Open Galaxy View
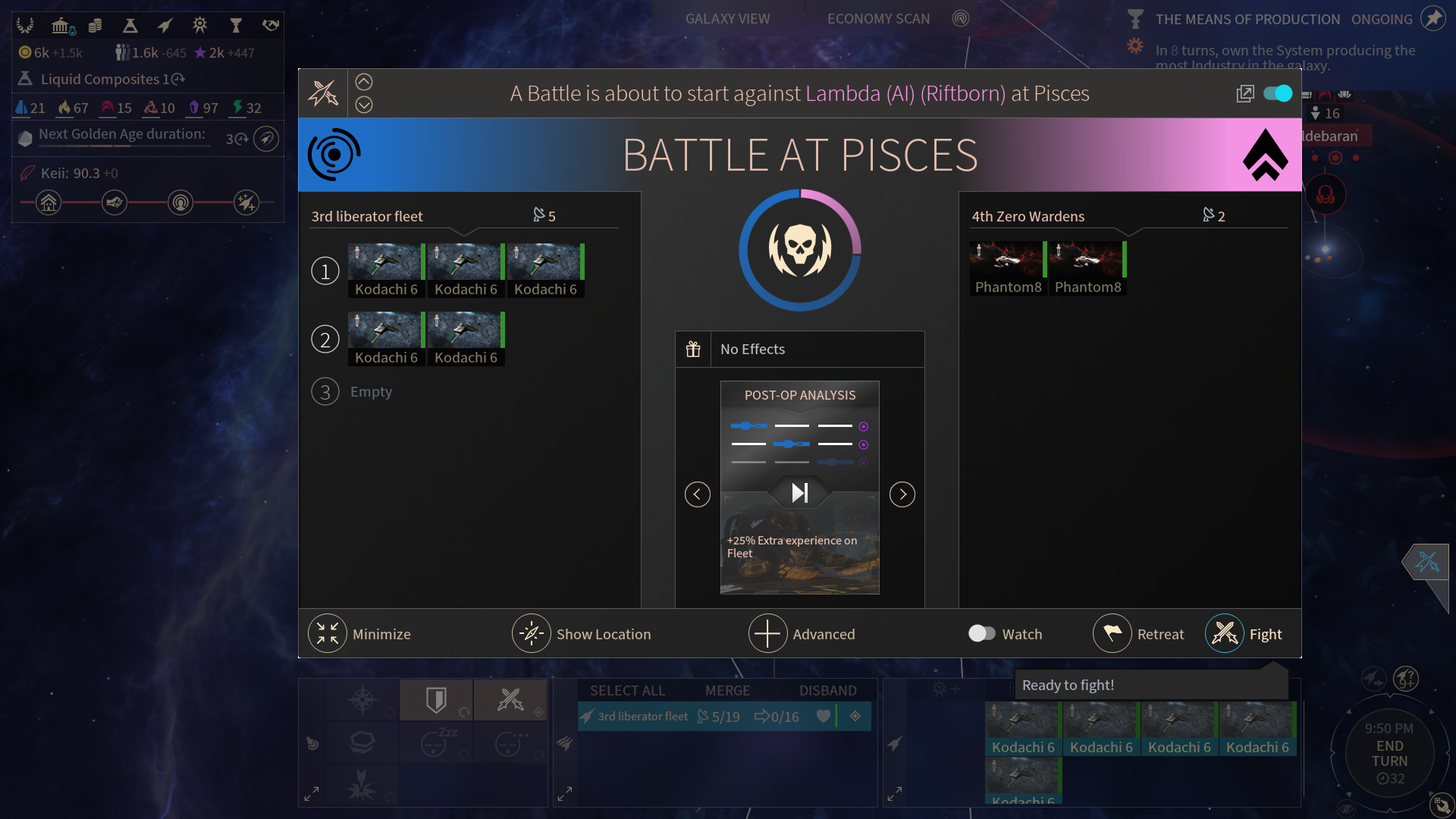The height and width of the screenshot is (819, 1456). pyautogui.click(x=727, y=19)
